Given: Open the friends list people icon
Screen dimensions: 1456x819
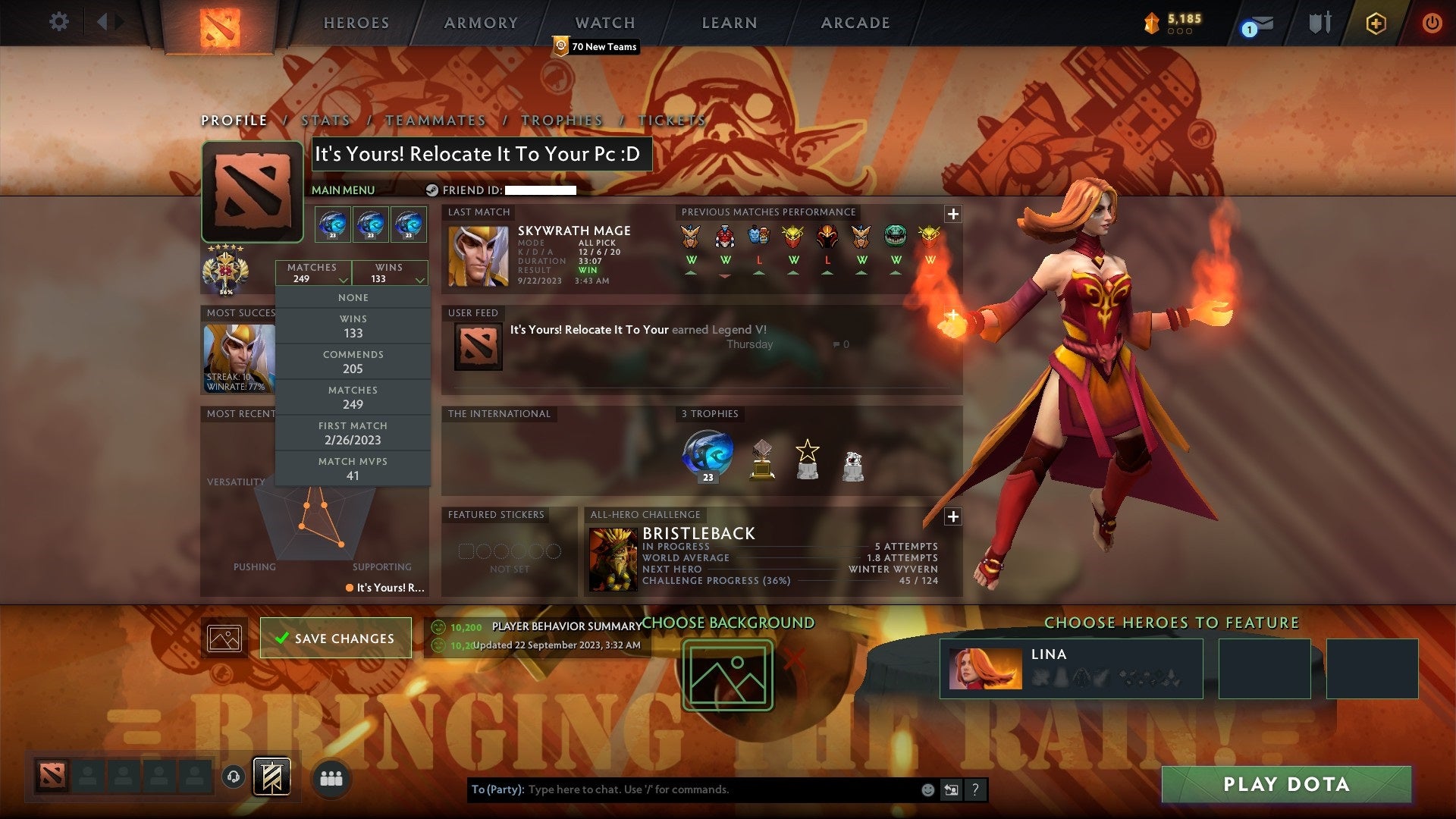Looking at the screenshot, I should [331, 777].
